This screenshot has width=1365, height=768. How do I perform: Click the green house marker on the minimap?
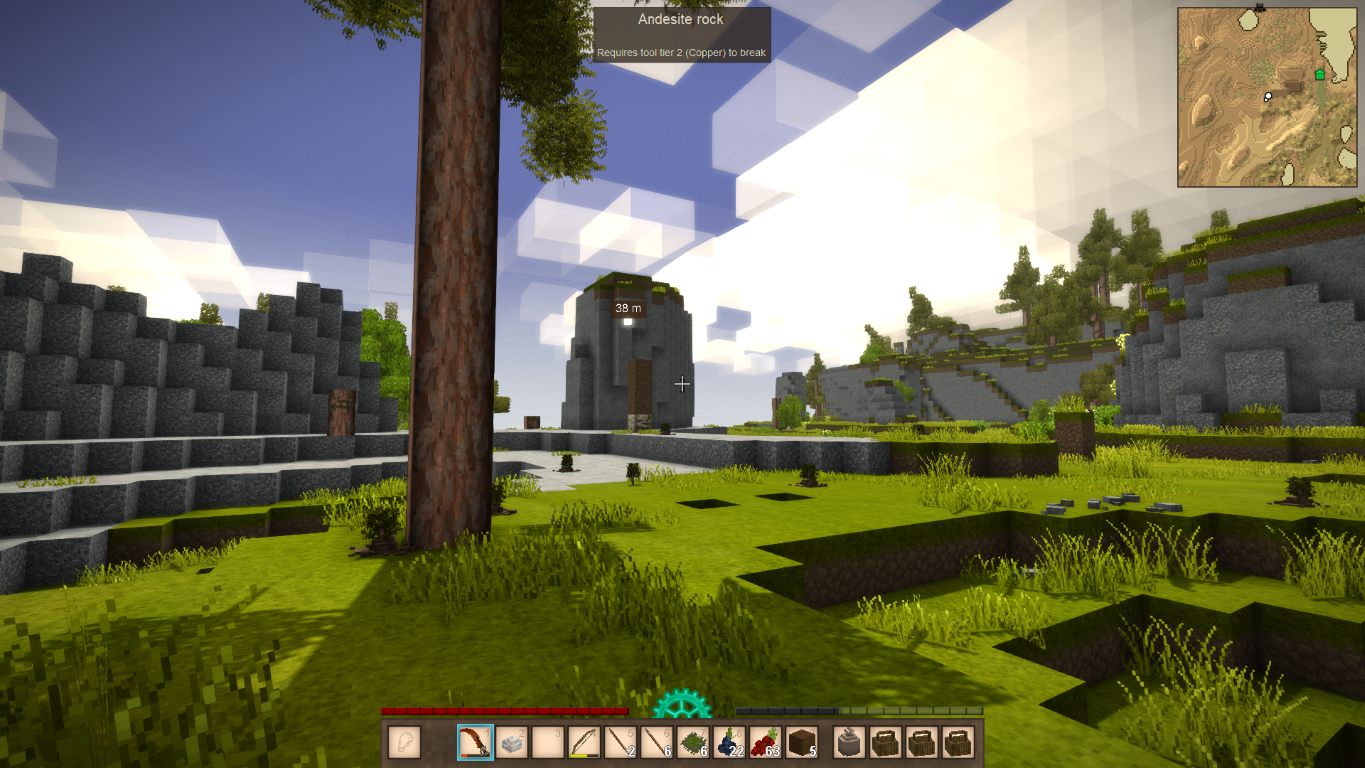[1319, 75]
